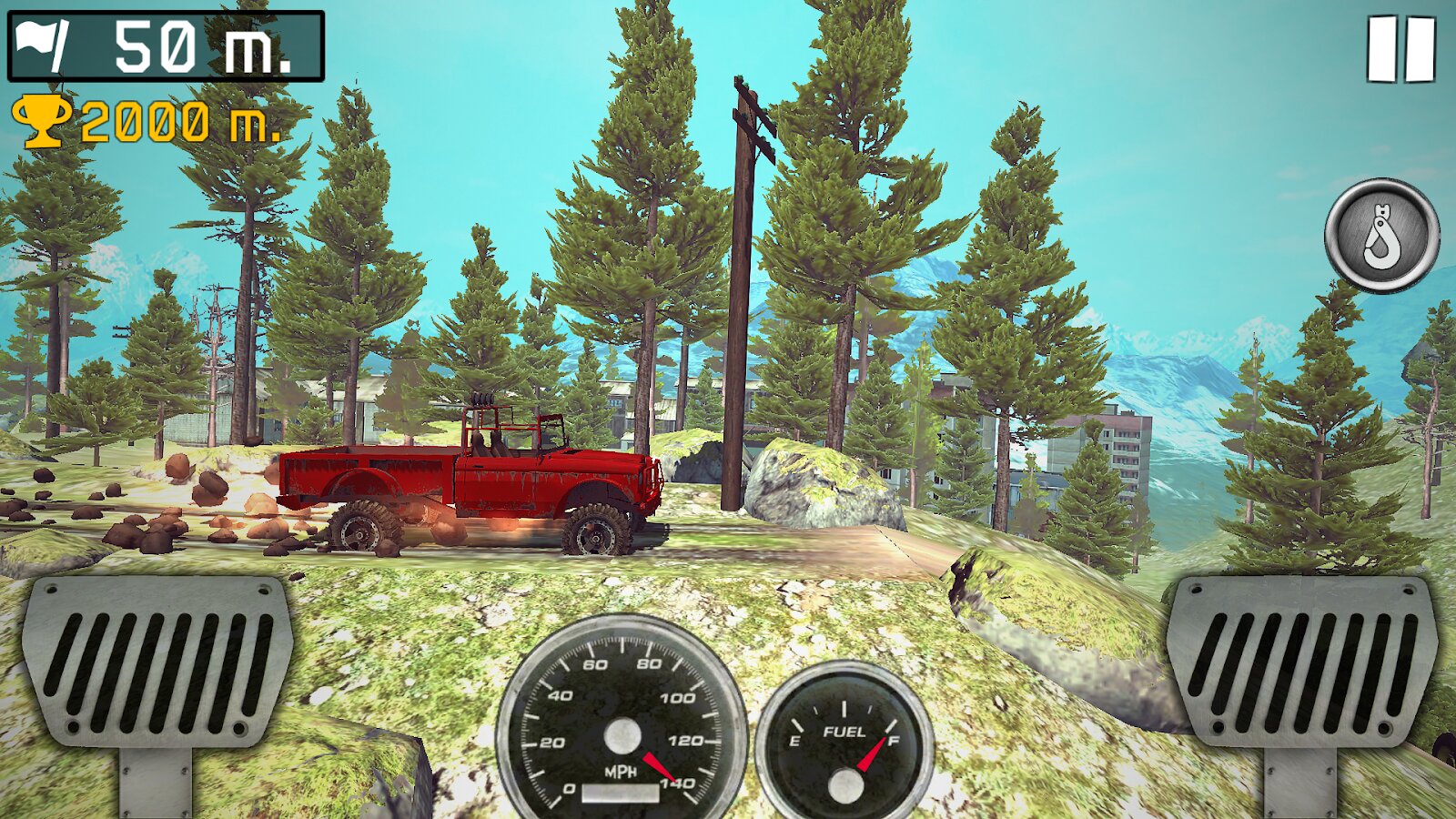Activate the winch hook button
The image size is (1456, 819).
coord(1381,236)
